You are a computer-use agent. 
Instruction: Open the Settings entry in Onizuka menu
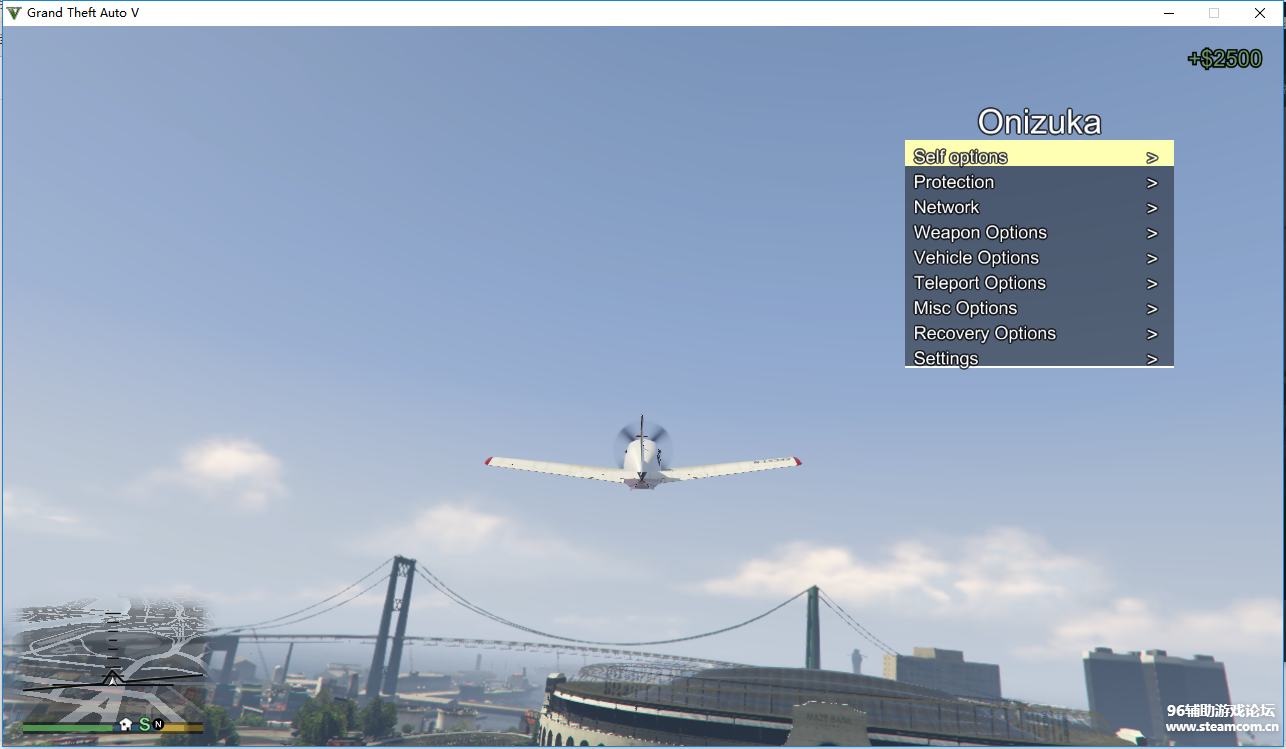click(1038, 357)
